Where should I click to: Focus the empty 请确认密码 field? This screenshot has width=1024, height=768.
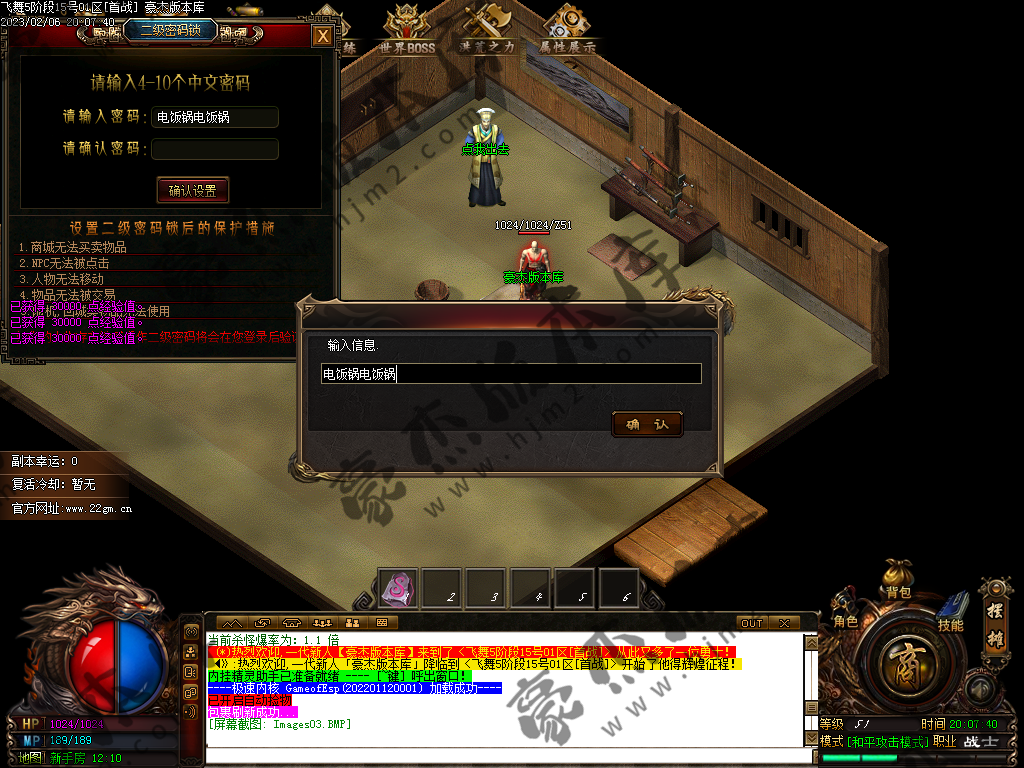coord(215,149)
